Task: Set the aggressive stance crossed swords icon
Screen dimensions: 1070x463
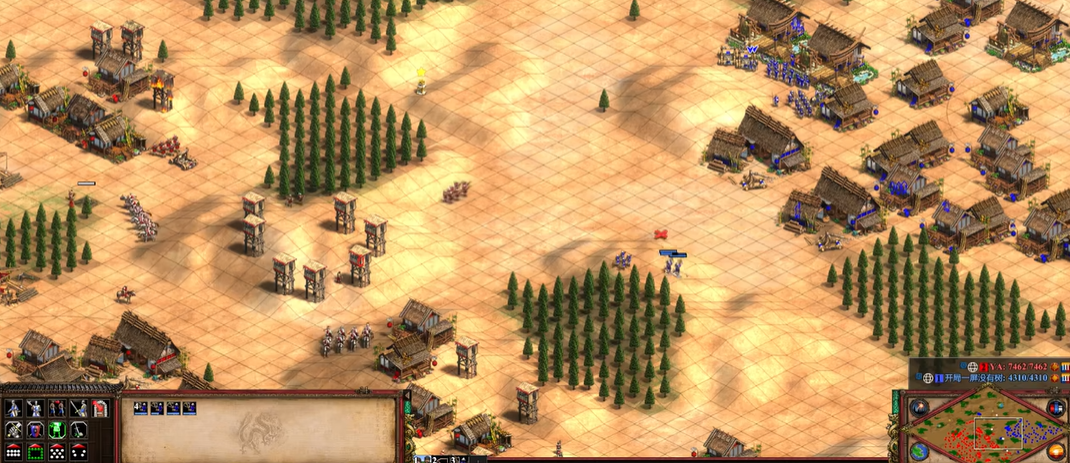Action: pyautogui.click(x=14, y=429)
